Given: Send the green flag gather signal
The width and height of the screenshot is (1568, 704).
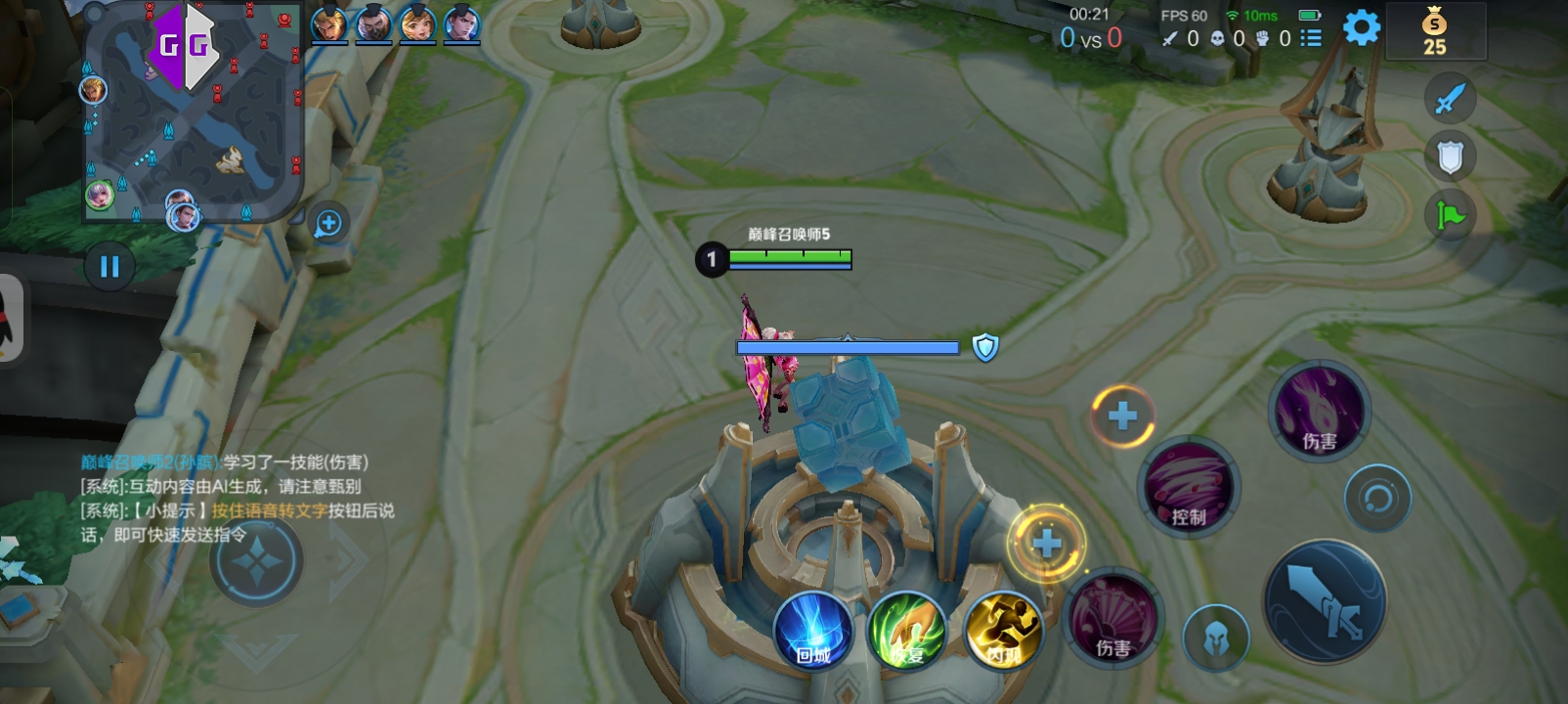Looking at the screenshot, I should coord(1450,215).
